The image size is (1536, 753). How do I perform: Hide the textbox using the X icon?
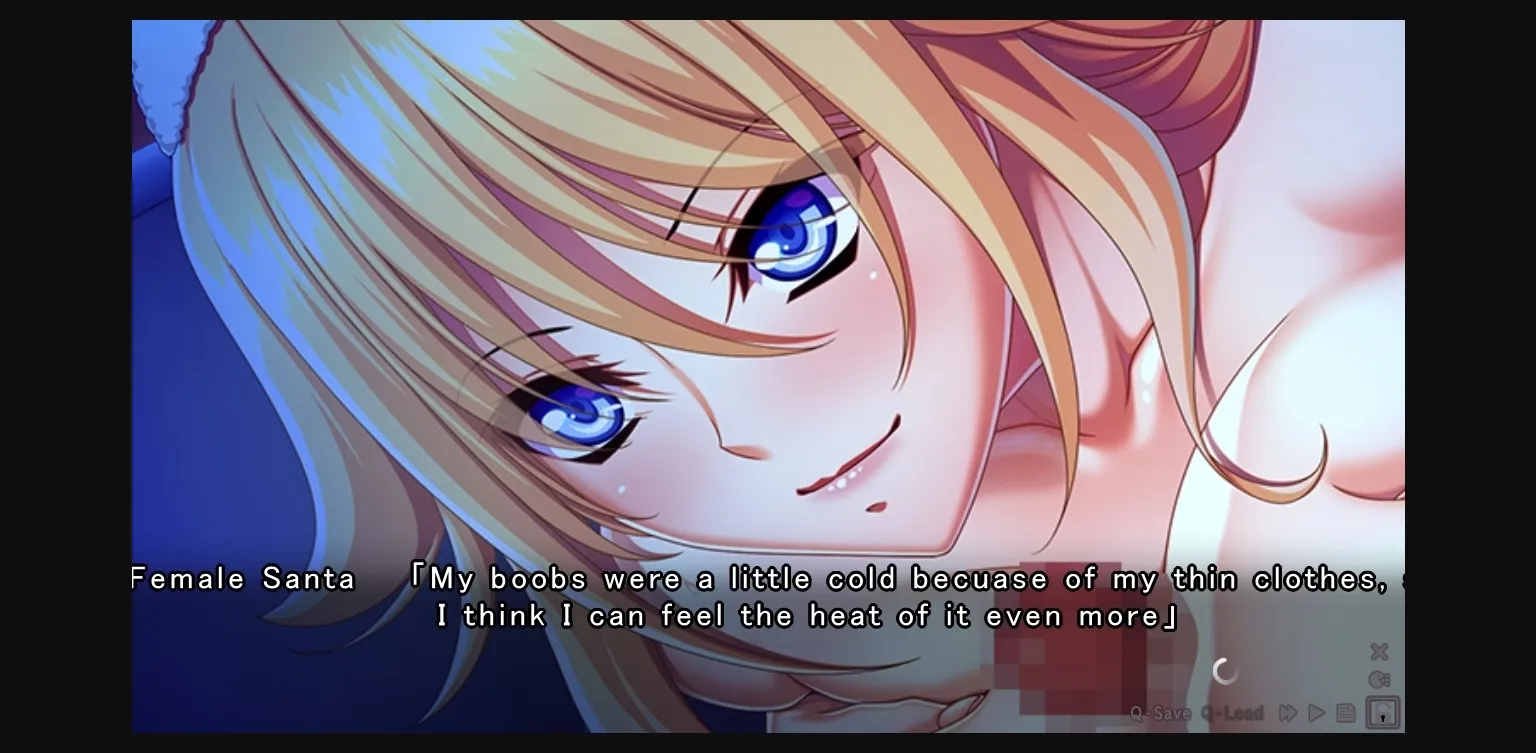point(1379,651)
